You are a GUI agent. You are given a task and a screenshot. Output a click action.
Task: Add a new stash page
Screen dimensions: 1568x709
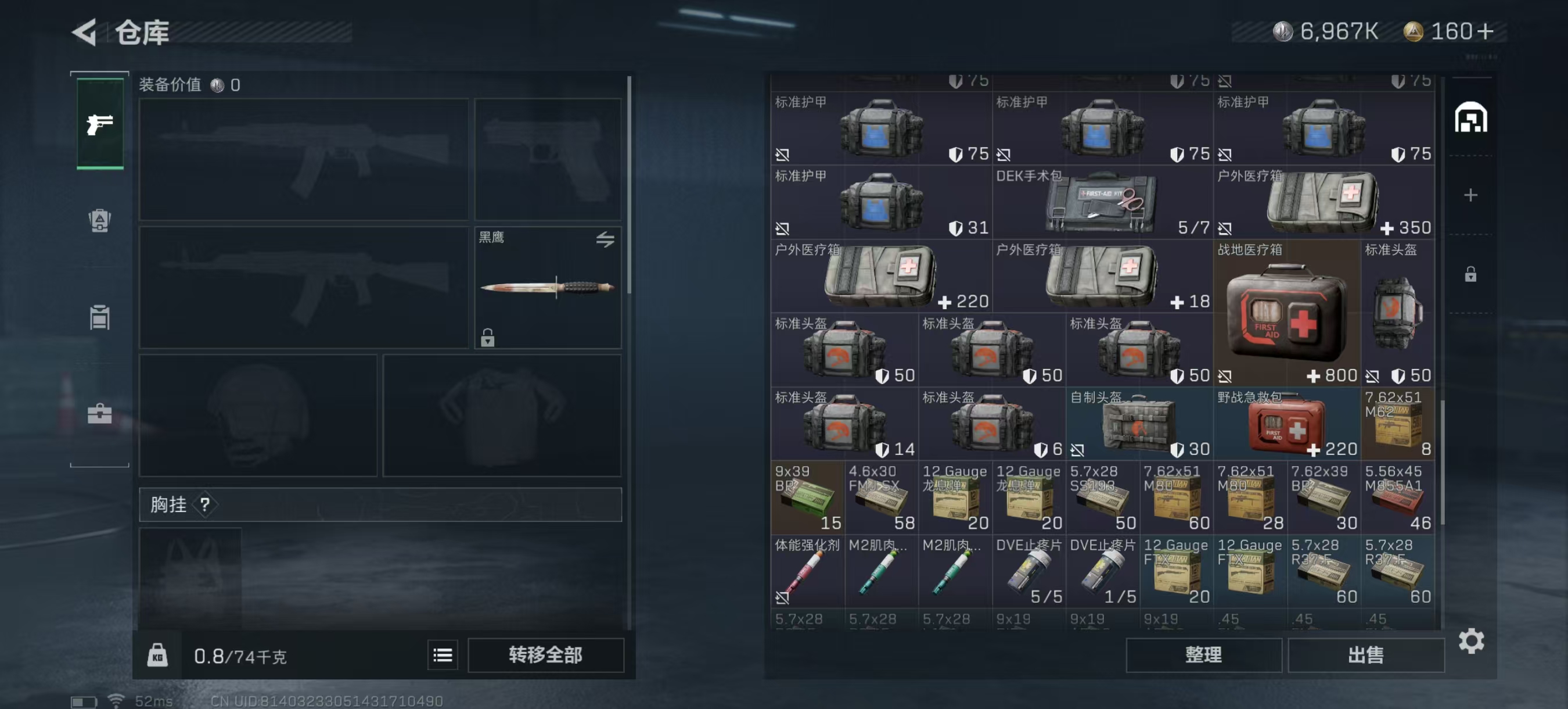point(1470,195)
